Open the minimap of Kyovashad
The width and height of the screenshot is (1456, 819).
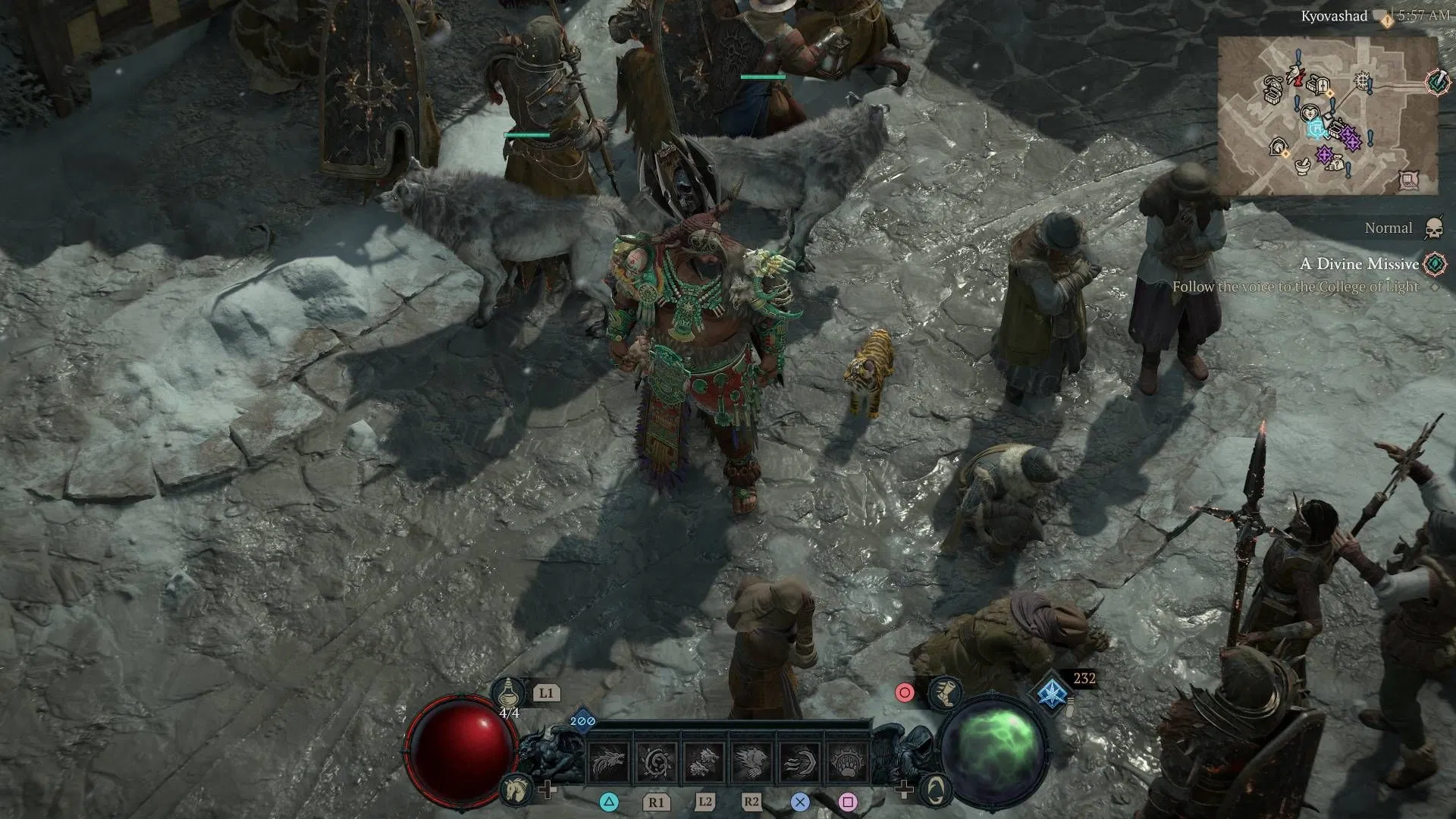(x=1327, y=115)
